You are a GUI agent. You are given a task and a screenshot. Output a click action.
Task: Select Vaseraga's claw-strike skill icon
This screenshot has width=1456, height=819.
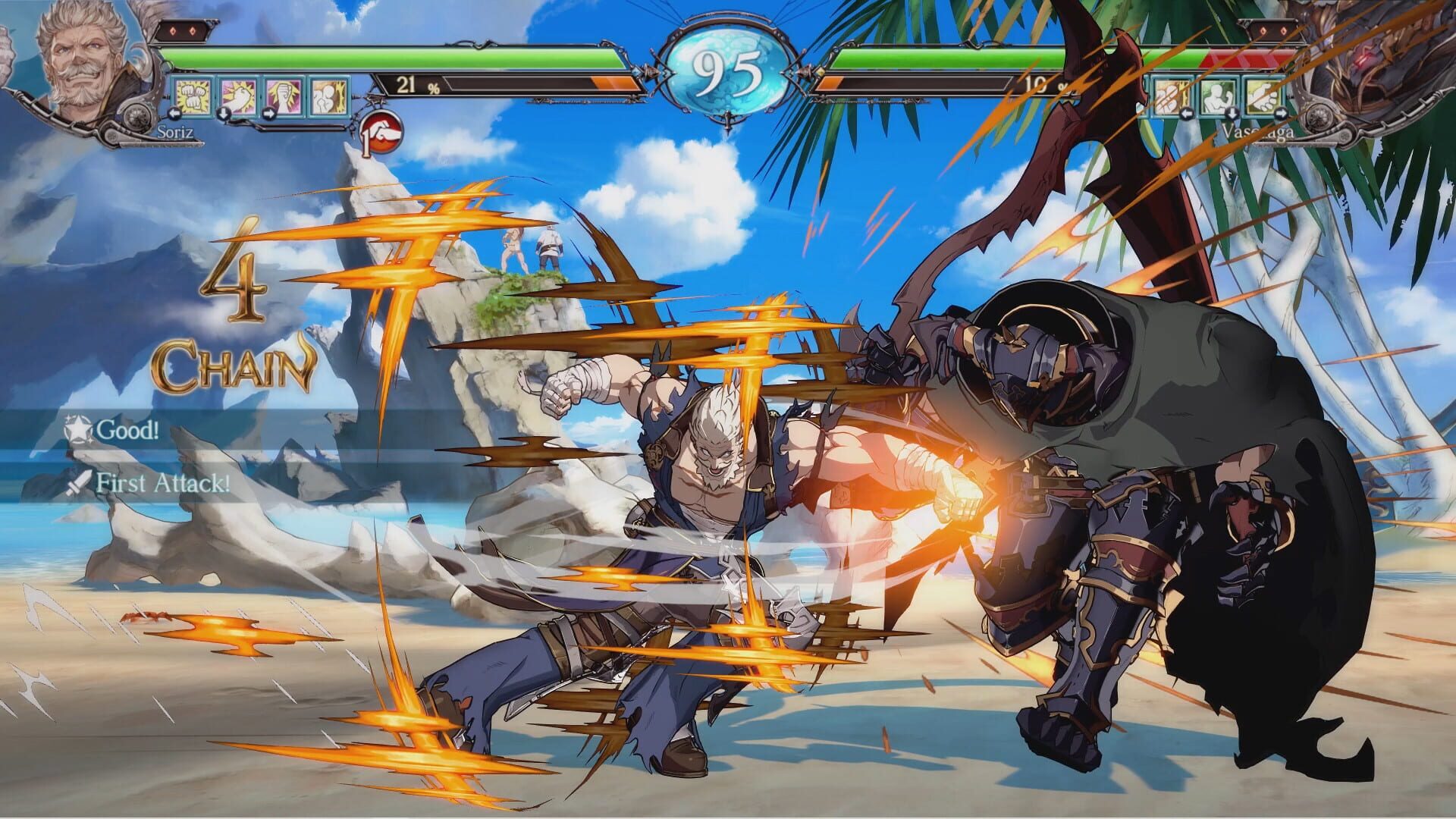pos(1168,96)
